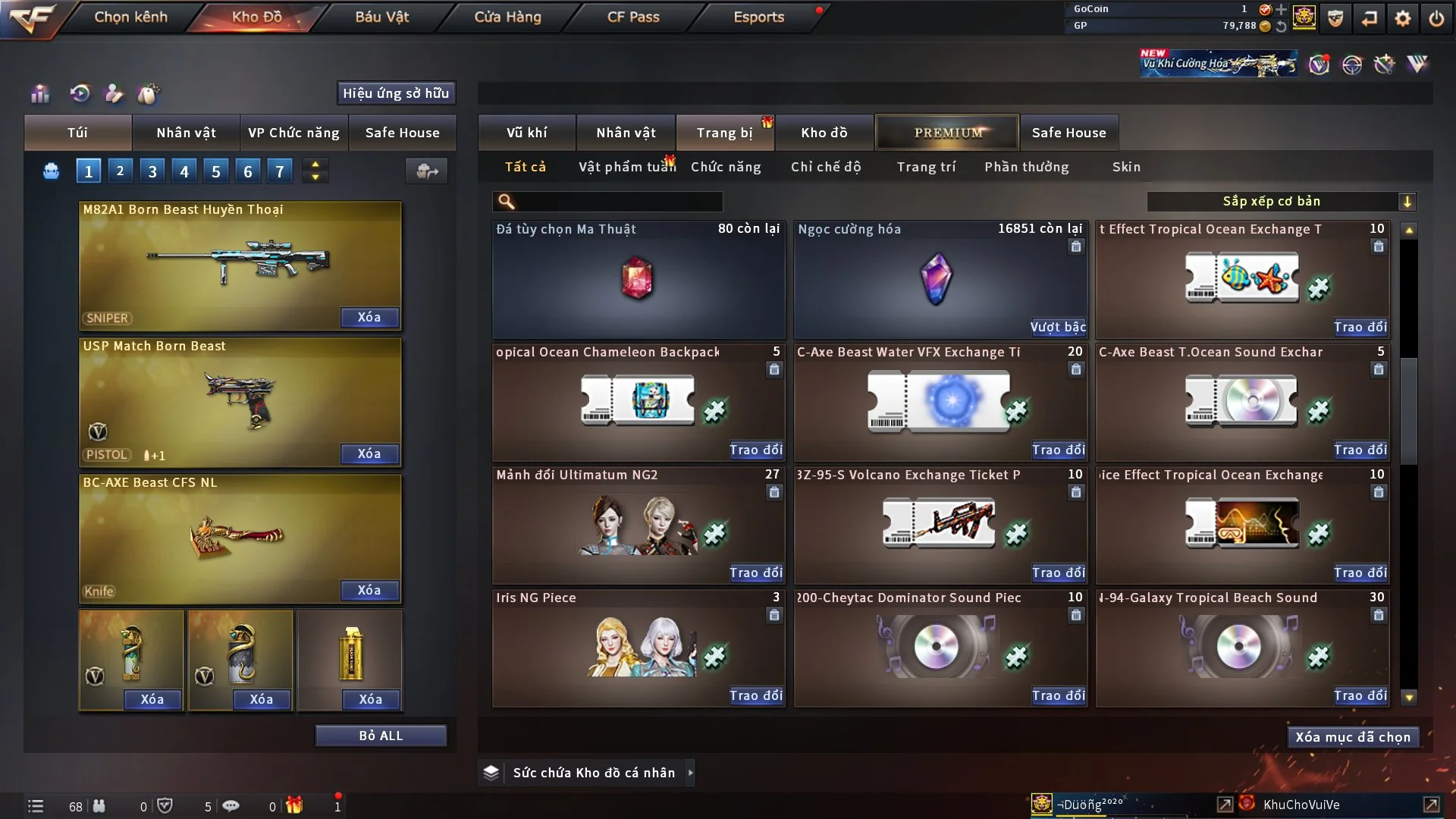Select the Ngọc cường hóa item
Screen dimensions: 1456x819
pyautogui.click(x=940, y=279)
